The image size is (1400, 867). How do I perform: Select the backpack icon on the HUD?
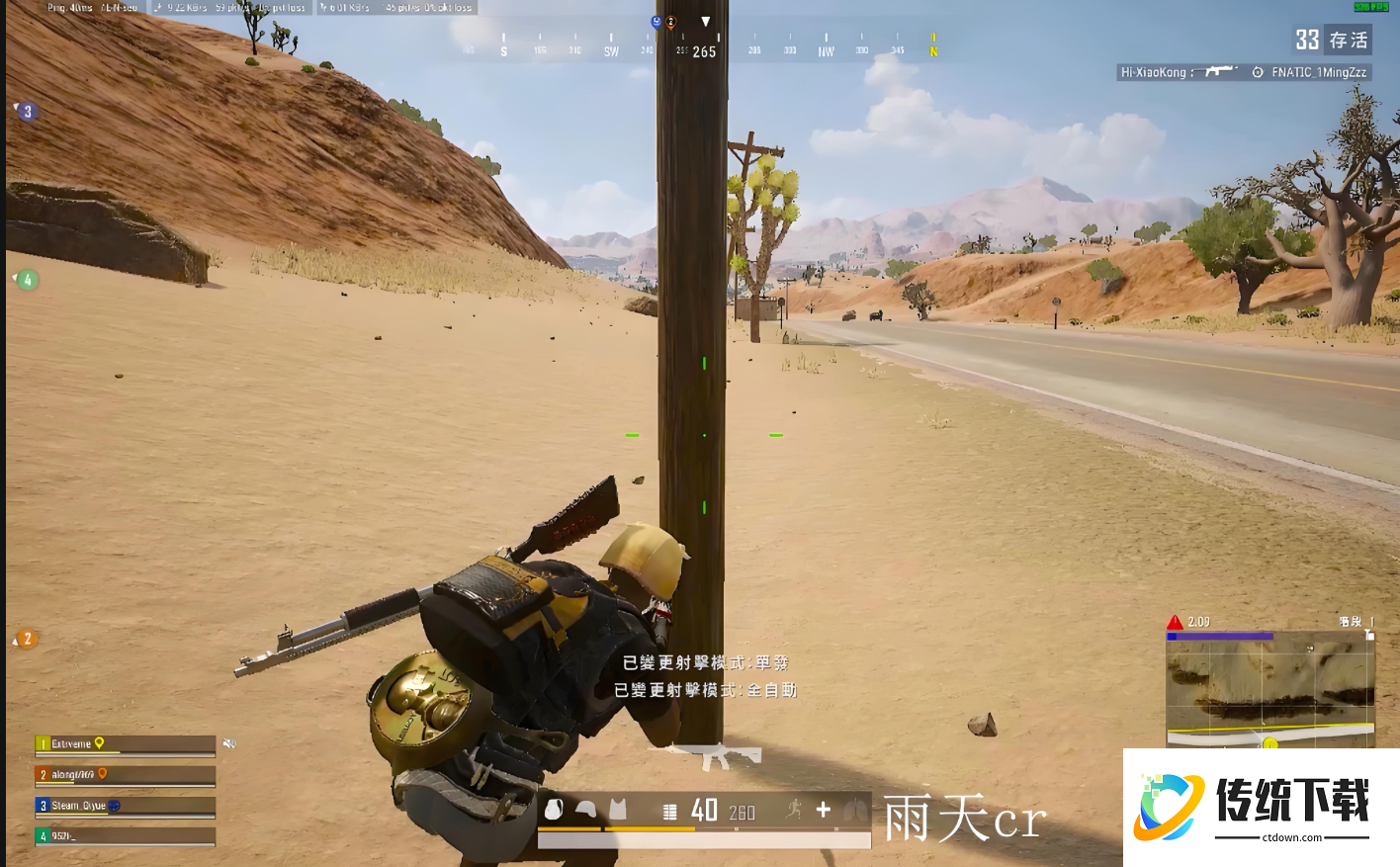(556, 811)
